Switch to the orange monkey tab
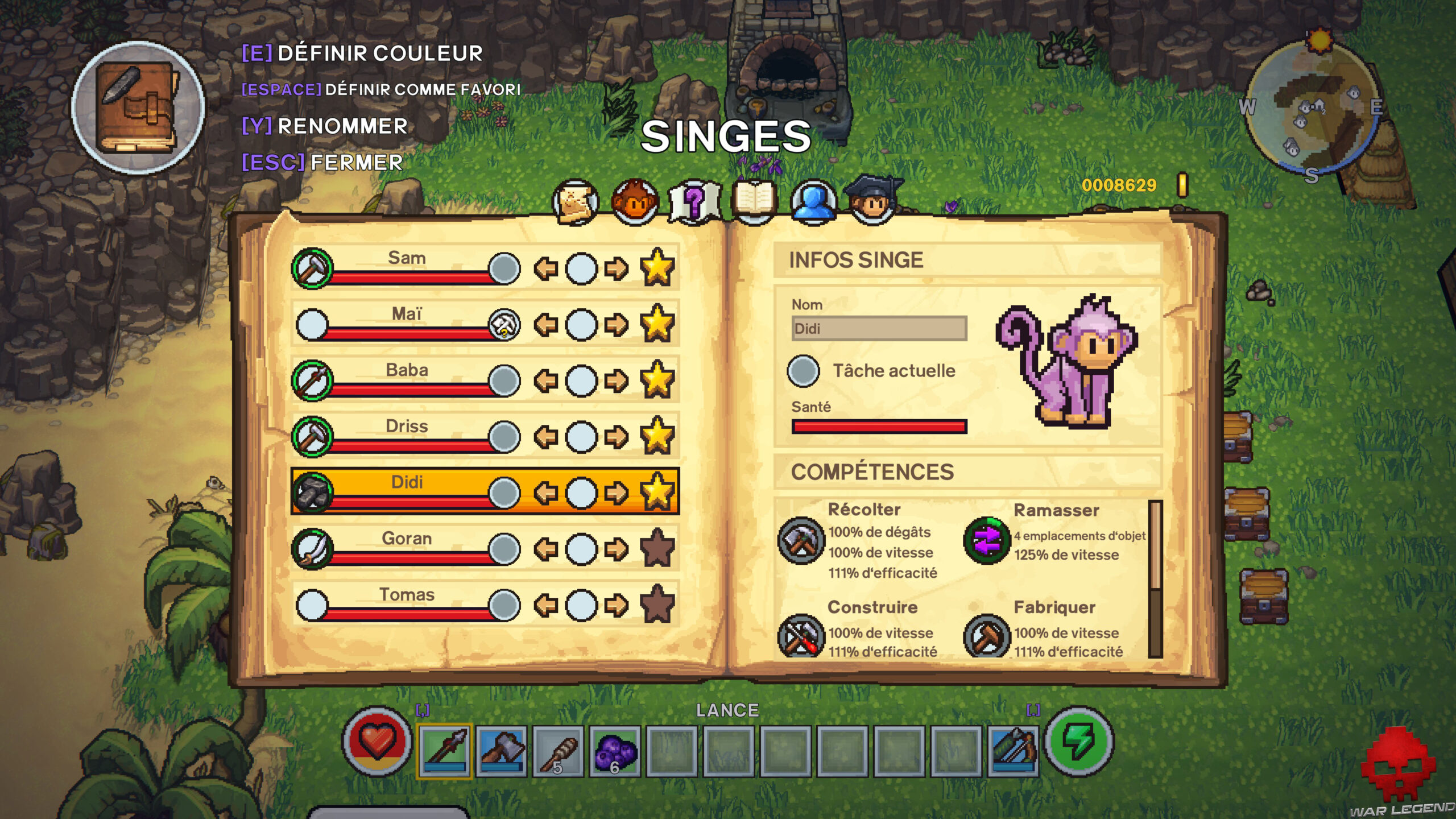 635,202
